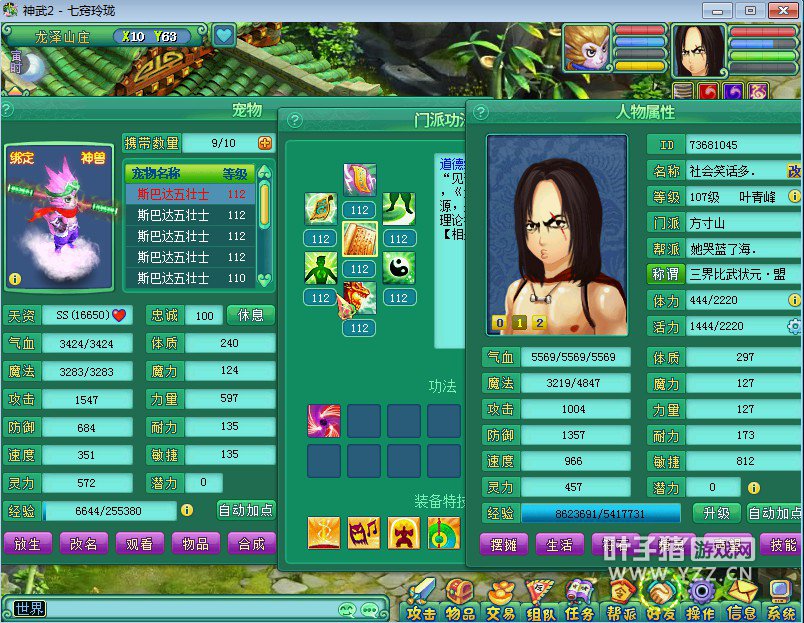Choose the pet 合成 (combine) button
The width and height of the screenshot is (804, 623).
coord(251,544)
